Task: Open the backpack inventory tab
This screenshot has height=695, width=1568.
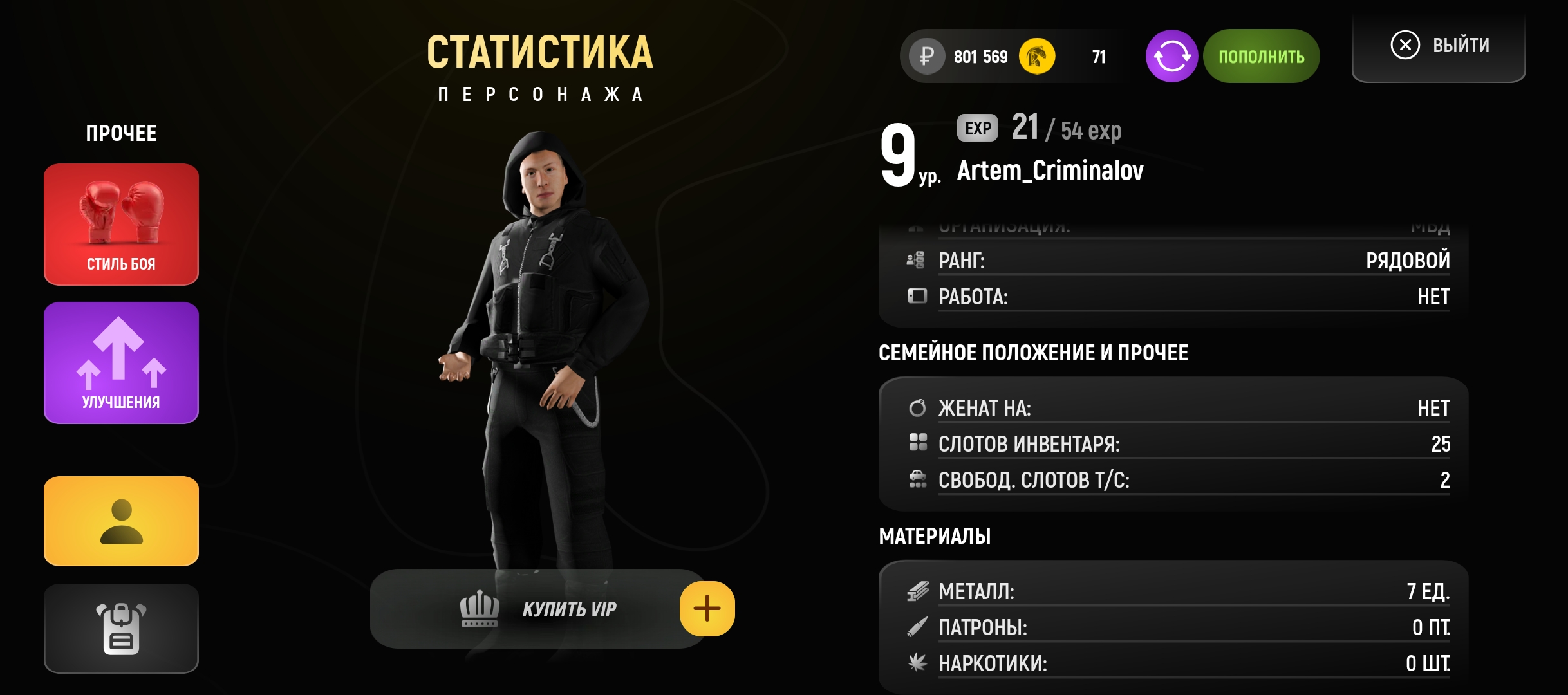Action: pos(121,628)
